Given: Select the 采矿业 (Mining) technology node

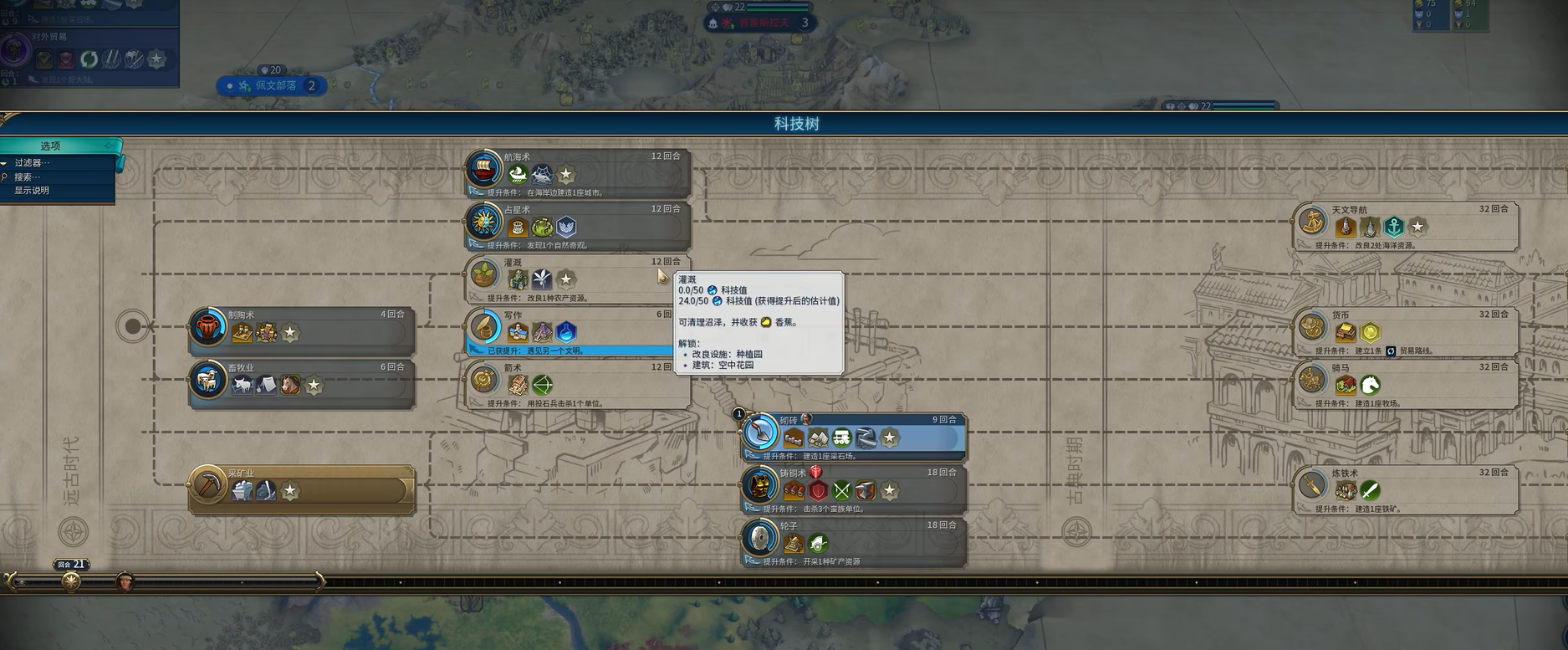Looking at the screenshot, I should (x=301, y=489).
